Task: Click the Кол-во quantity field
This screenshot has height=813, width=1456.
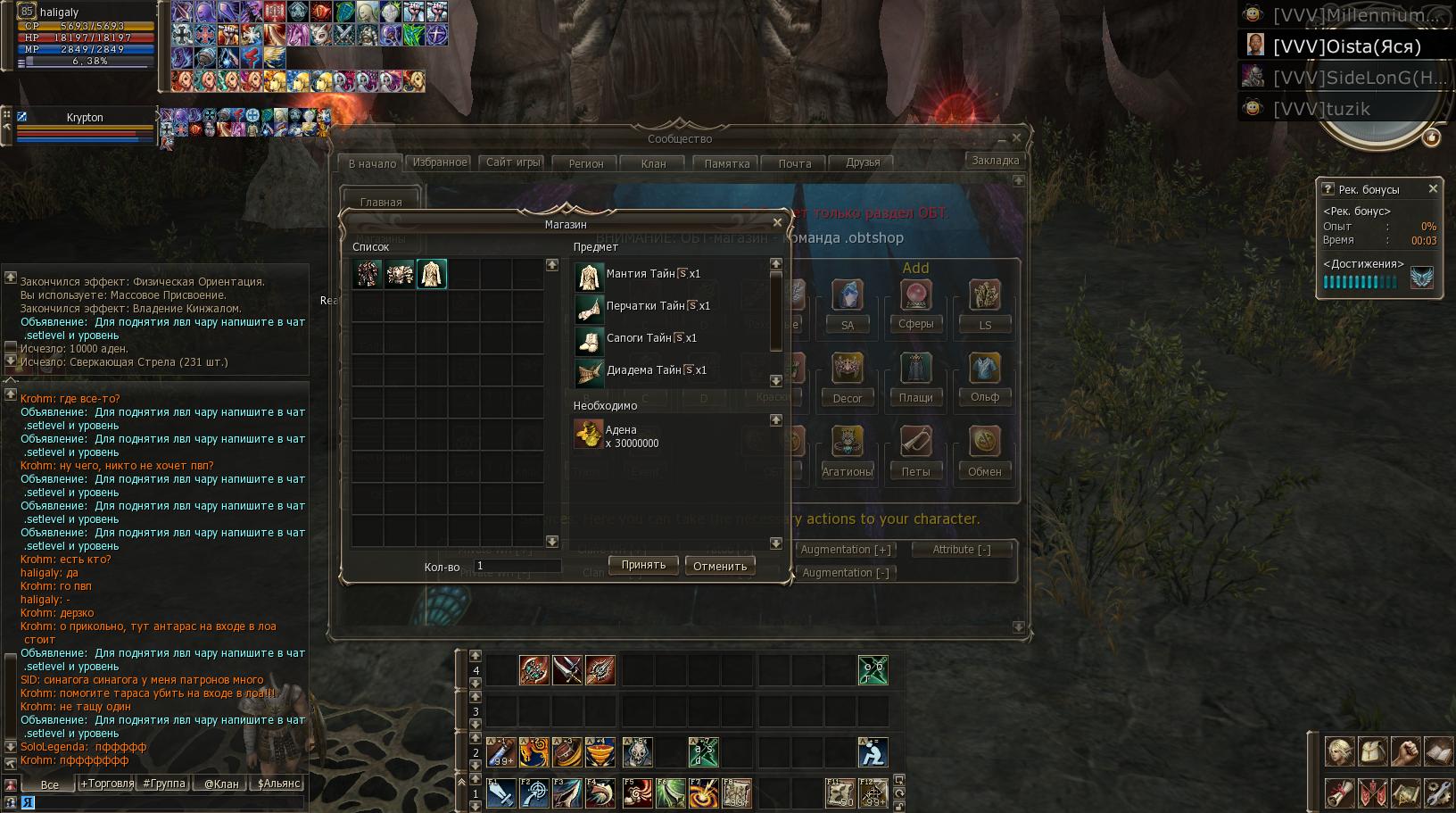Action: point(517,566)
